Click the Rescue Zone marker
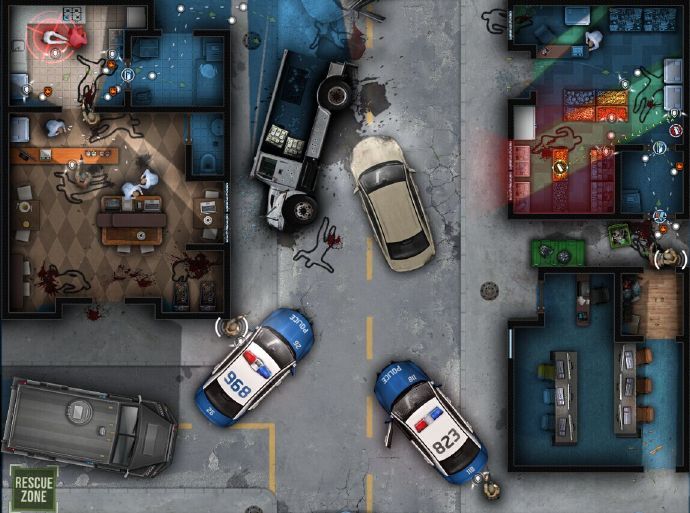690x513 pixels. (x=33, y=488)
